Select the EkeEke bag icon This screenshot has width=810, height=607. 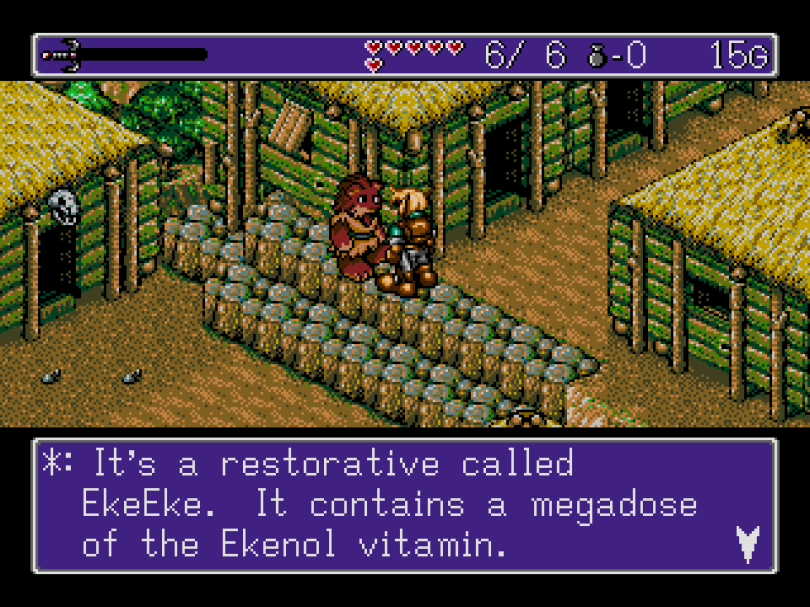[598, 56]
